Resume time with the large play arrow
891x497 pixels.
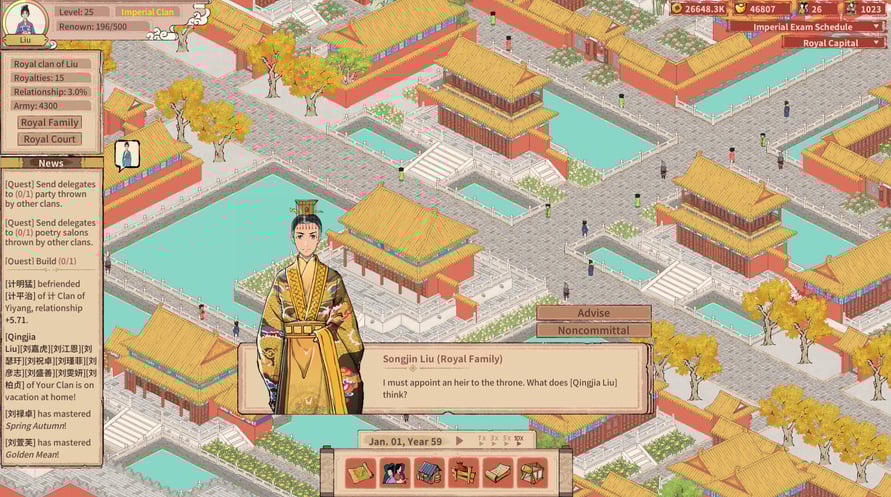coord(460,441)
